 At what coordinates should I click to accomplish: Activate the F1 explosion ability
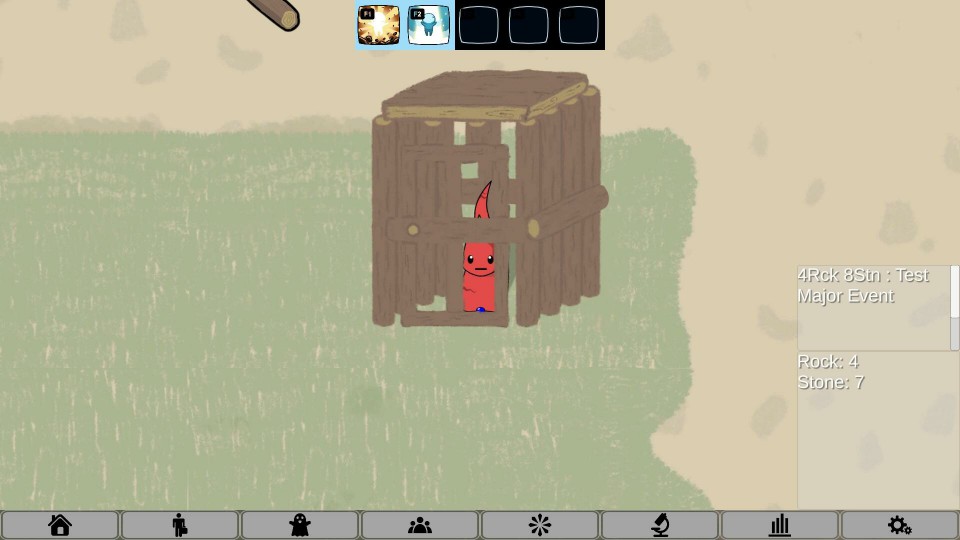[x=379, y=25]
